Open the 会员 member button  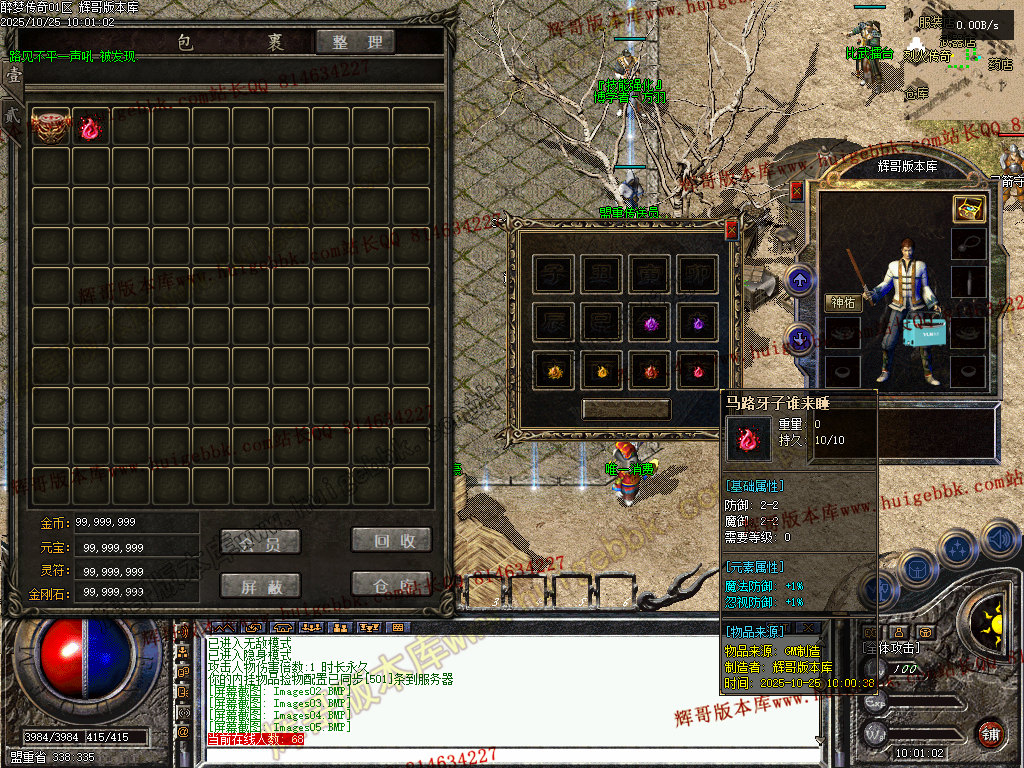coord(260,541)
